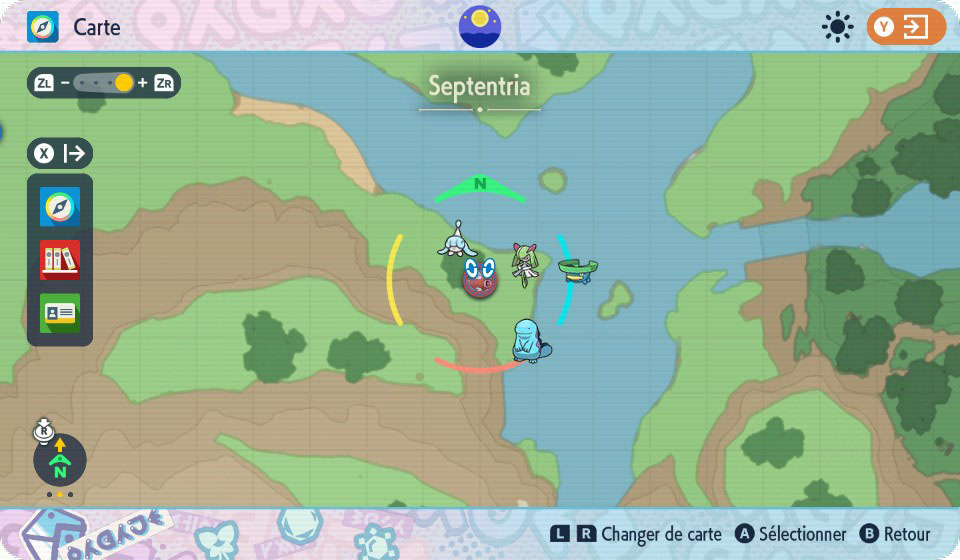Viewport: 960px width, 560px height.
Task: Toggle the sun weather icon
Action: (x=837, y=27)
